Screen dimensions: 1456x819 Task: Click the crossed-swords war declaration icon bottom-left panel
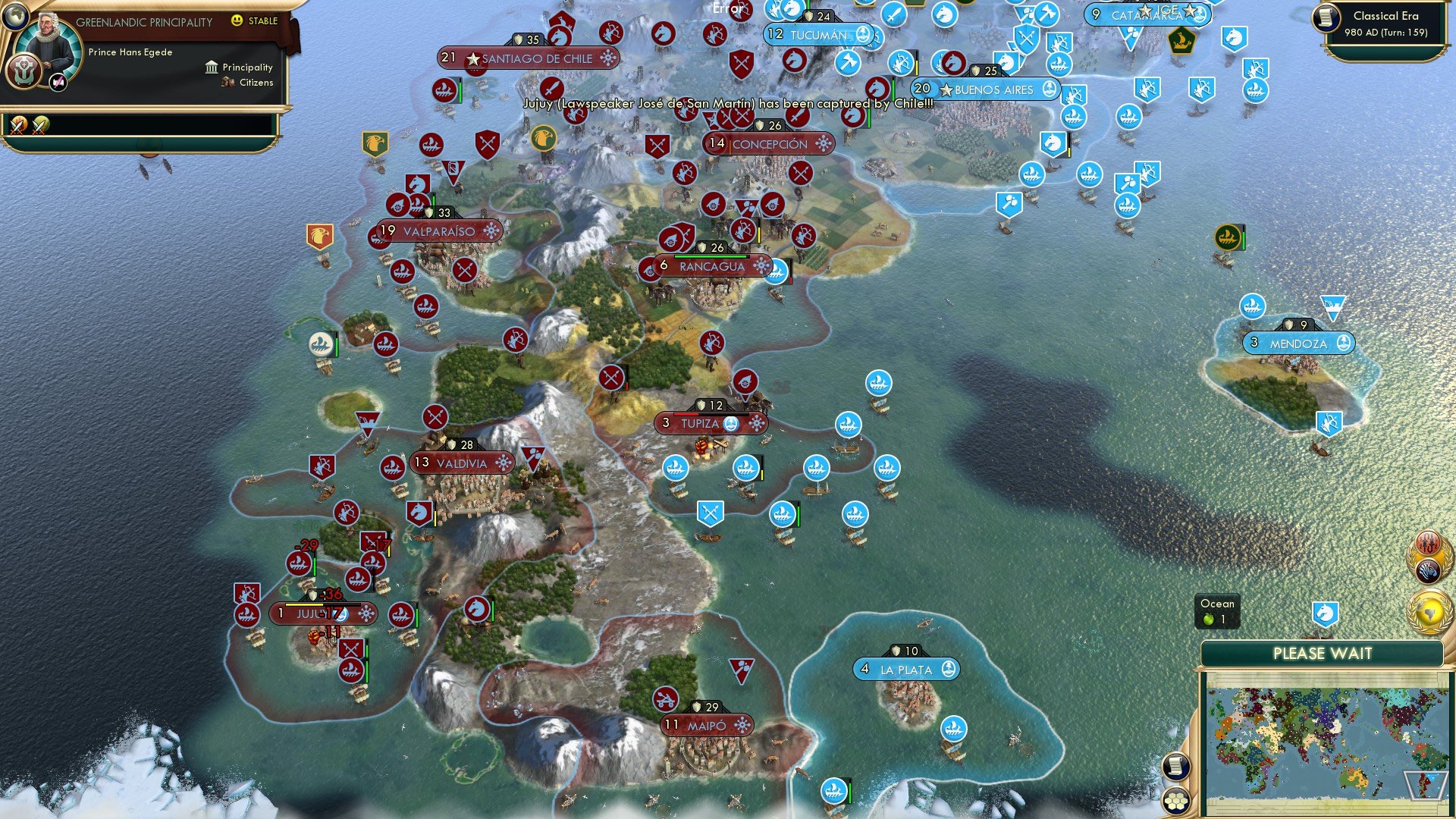[17, 125]
